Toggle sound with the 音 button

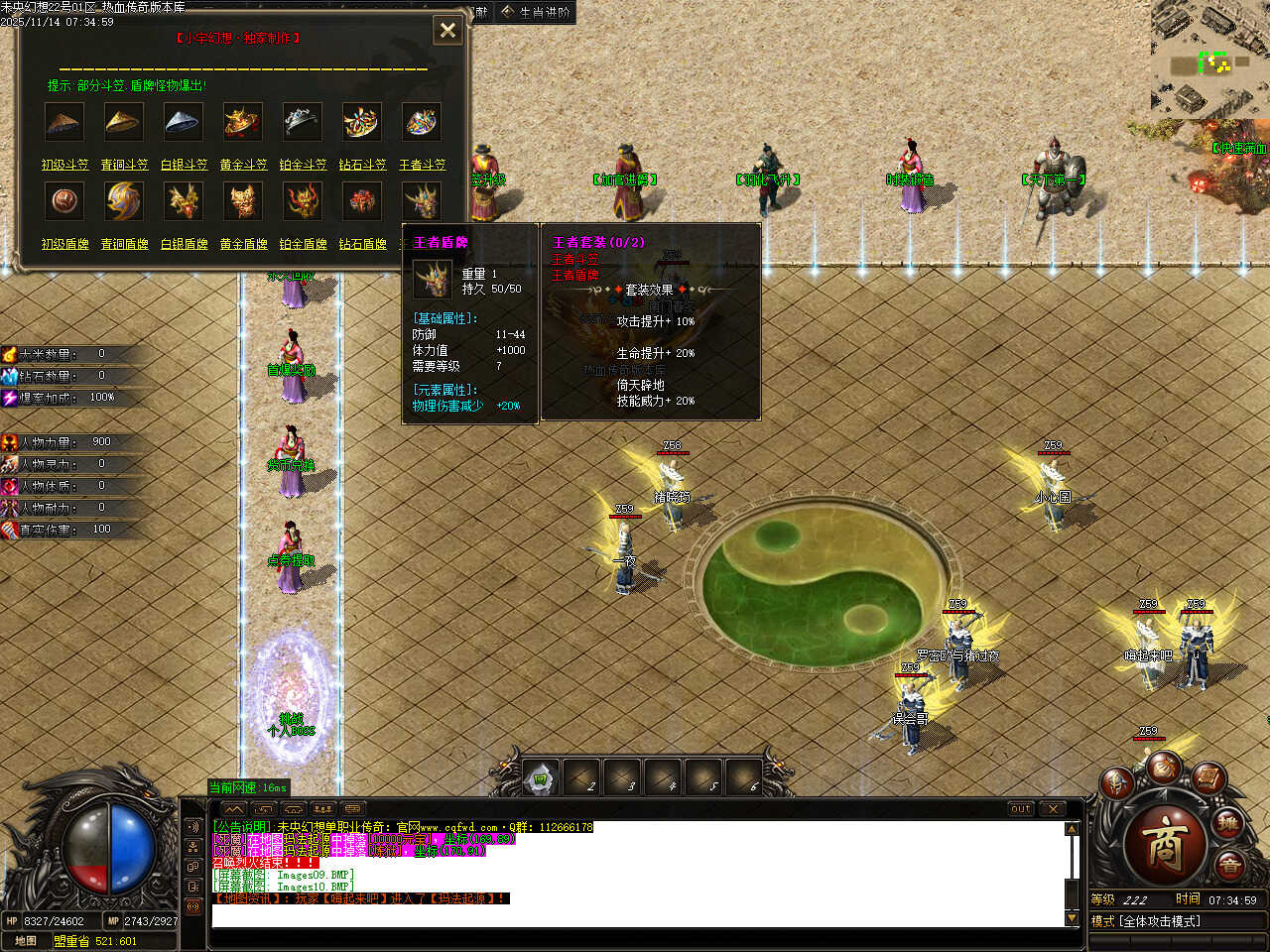coord(1229,867)
